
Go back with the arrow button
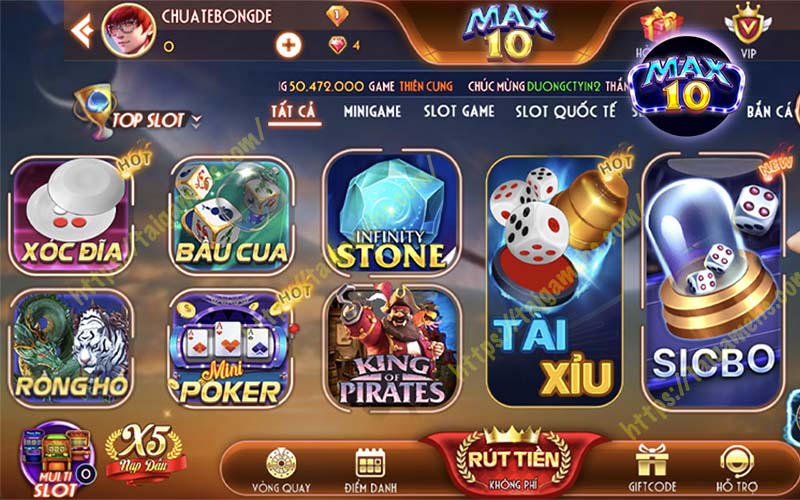point(82,32)
